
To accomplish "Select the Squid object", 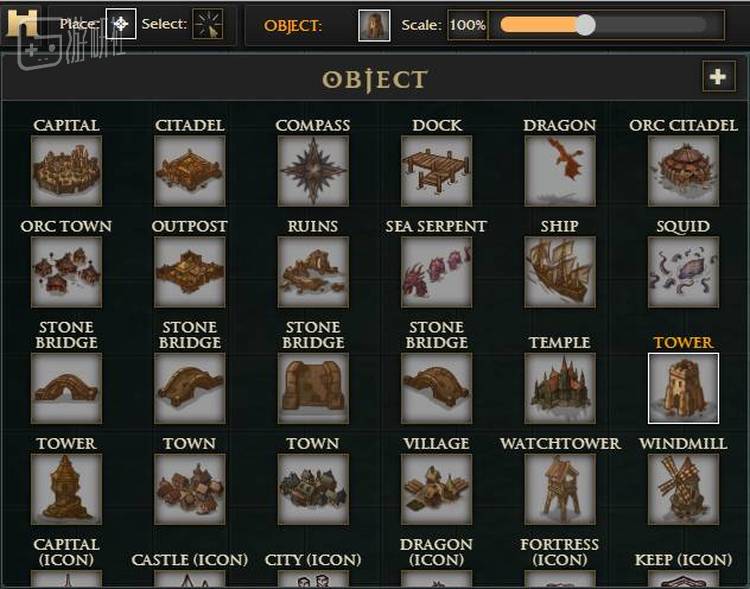I will coord(683,272).
